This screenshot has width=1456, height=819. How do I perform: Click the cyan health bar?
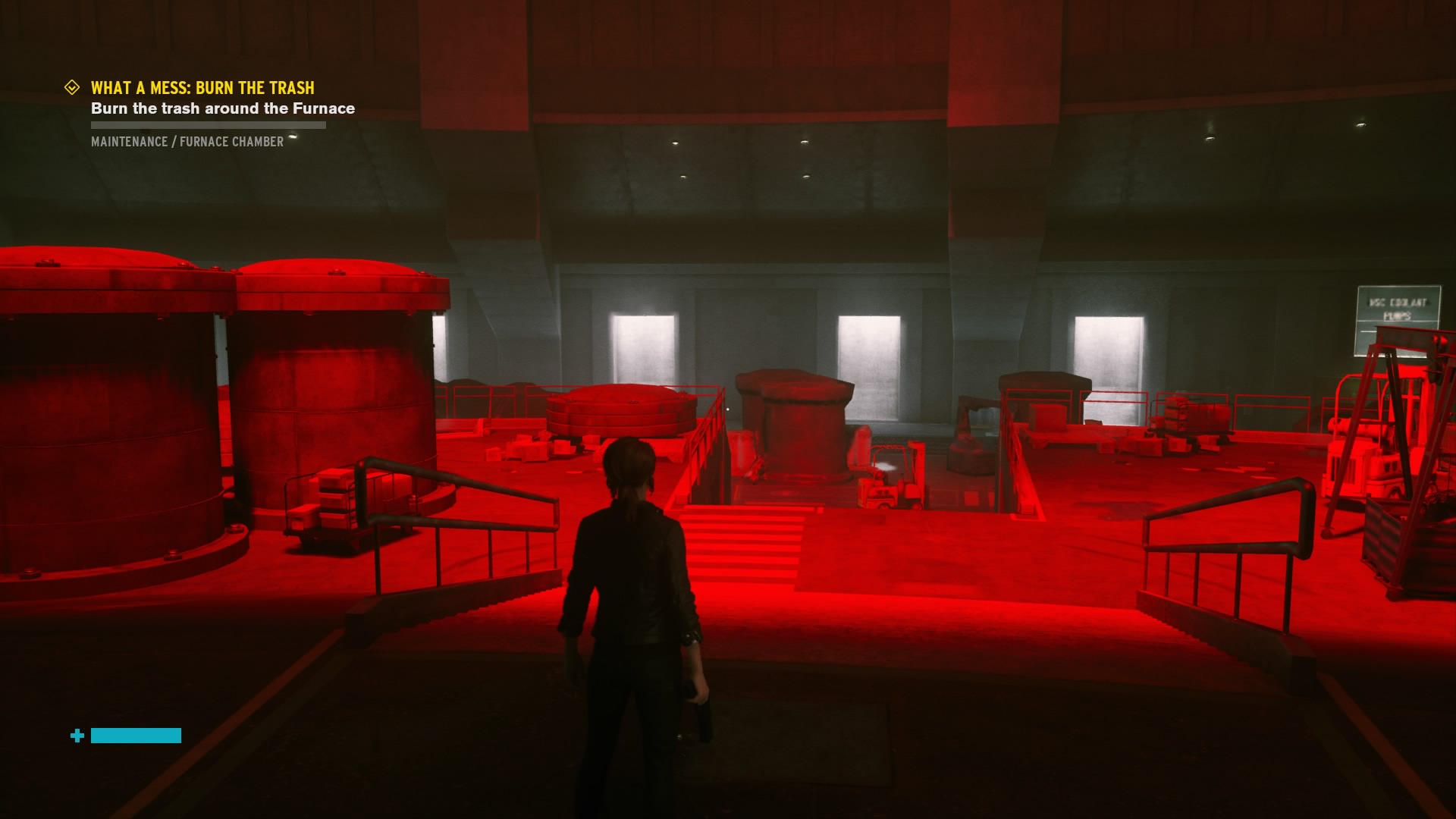[x=136, y=735]
